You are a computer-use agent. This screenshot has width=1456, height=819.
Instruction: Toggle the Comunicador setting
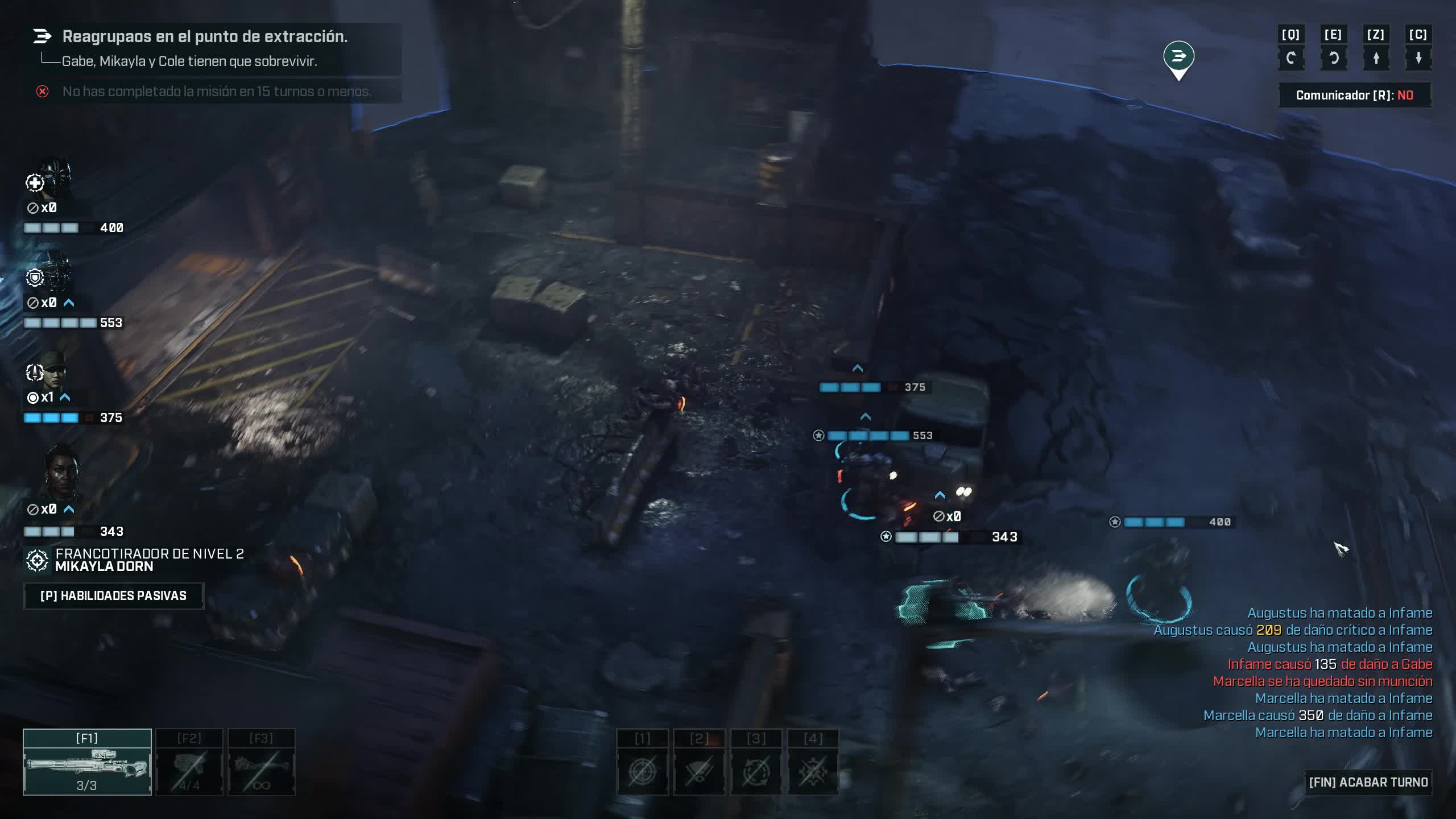tap(1354, 95)
